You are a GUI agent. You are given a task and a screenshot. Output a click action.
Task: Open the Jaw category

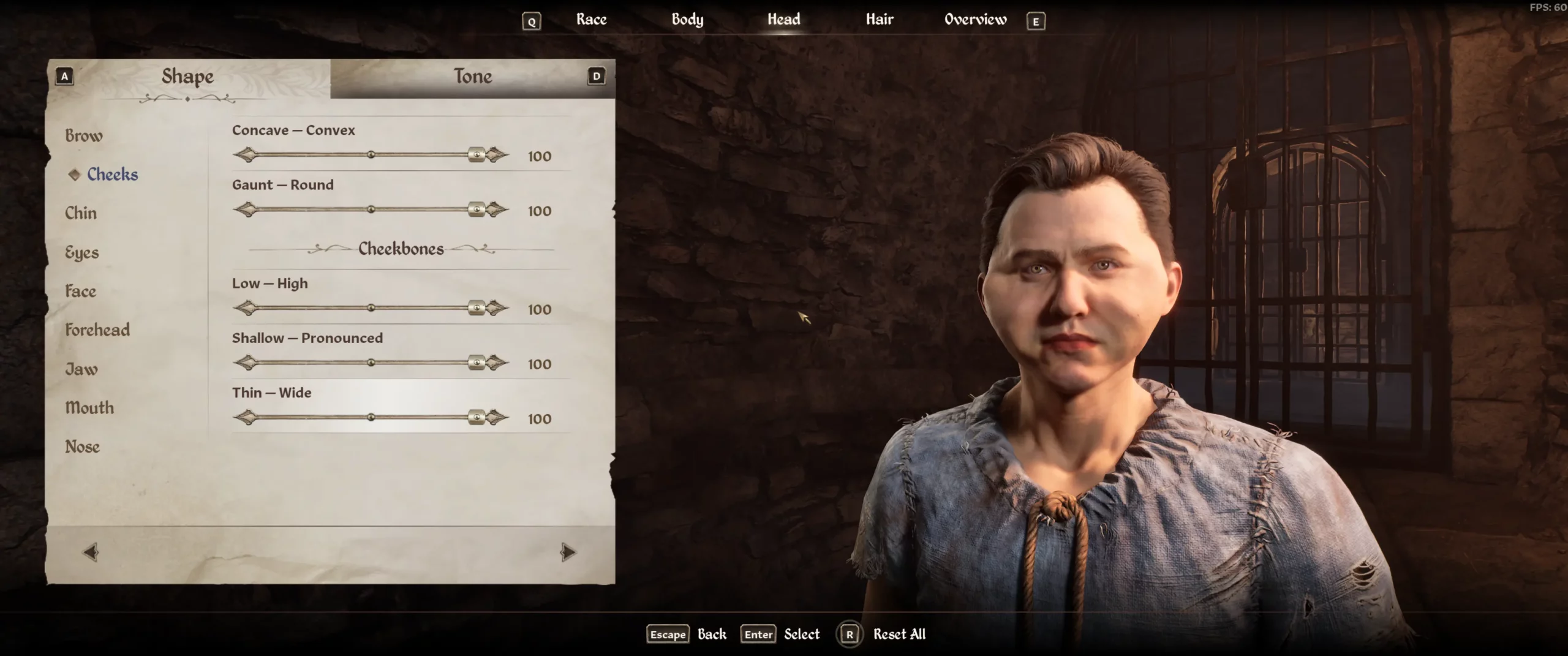pos(81,369)
